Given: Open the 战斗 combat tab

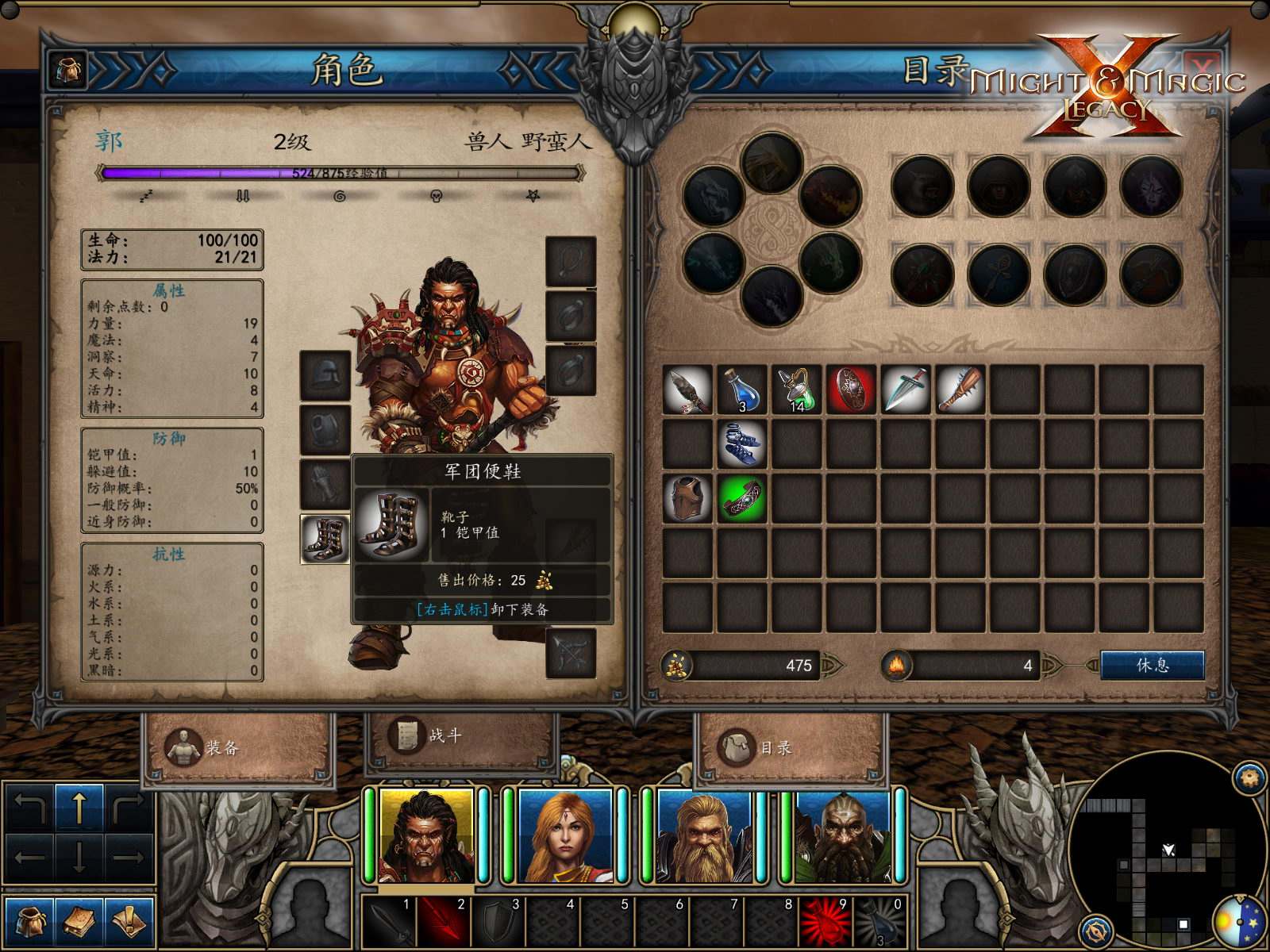Looking at the screenshot, I should coord(427,735).
